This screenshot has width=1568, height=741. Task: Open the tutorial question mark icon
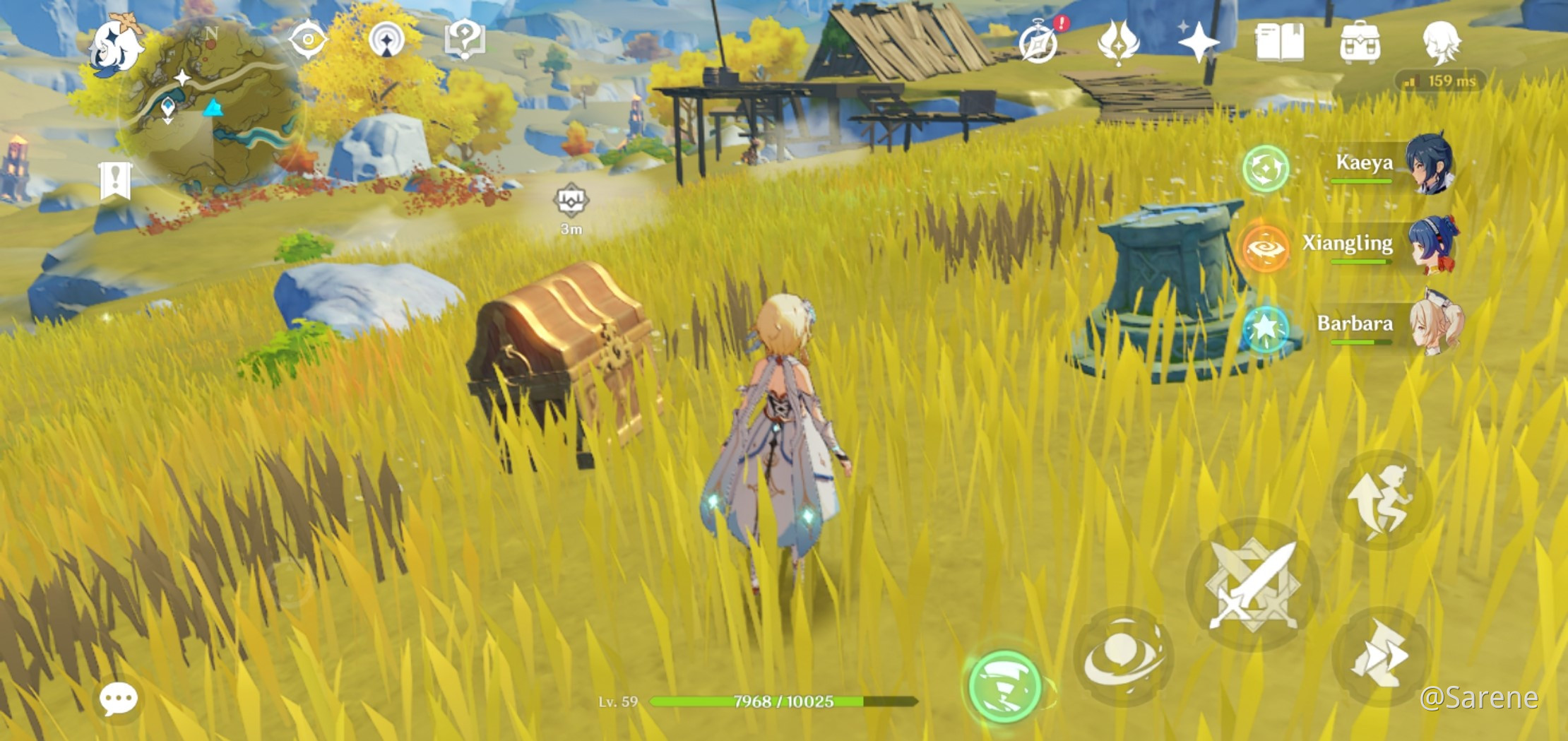pyautogui.click(x=464, y=40)
